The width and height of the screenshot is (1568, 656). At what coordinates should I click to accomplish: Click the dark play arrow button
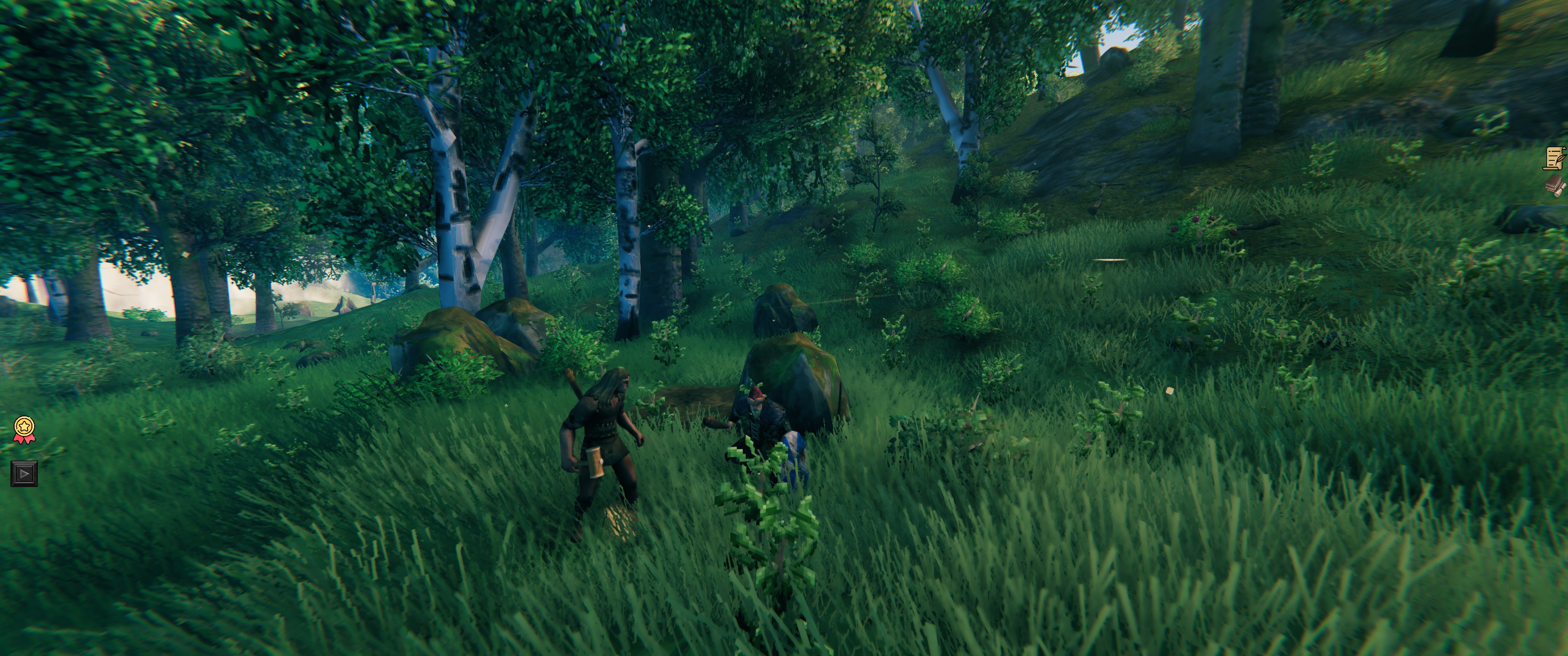(x=24, y=473)
